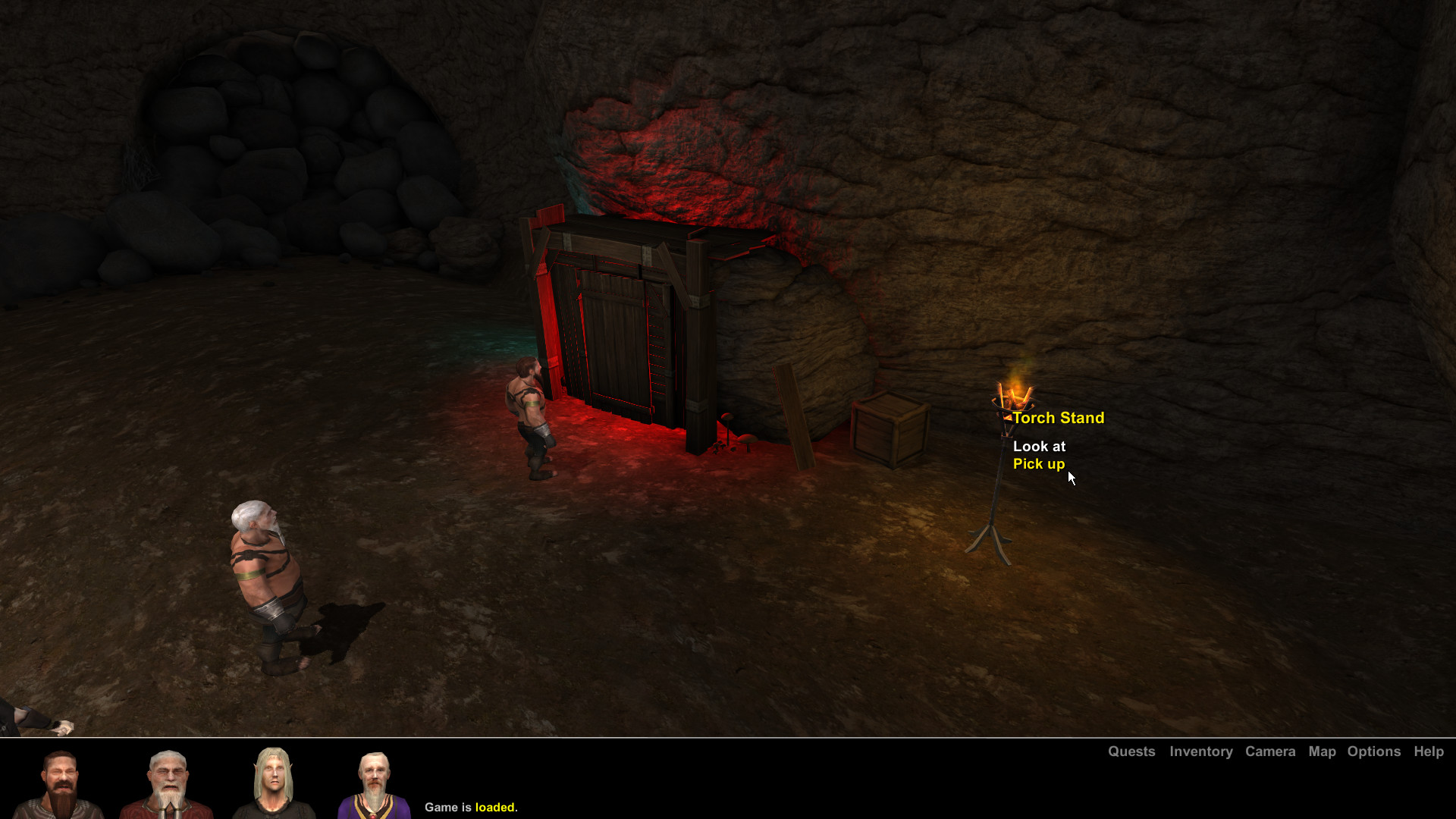Click the Torch Stand label
The height and width of the screenshot is (819, 1456).
(1059, 418)
